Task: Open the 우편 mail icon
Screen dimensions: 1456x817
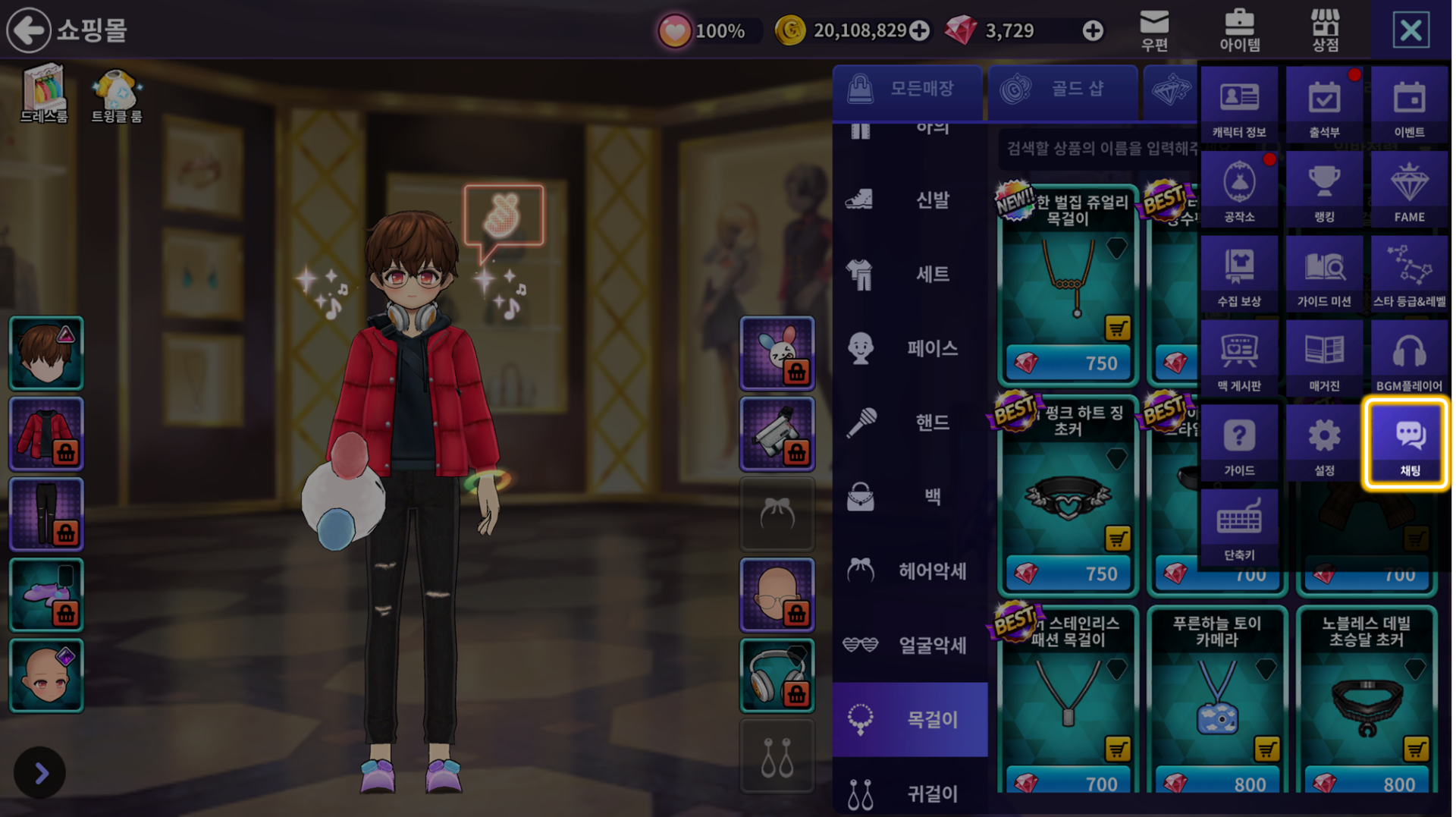Action: point(1153,30)
